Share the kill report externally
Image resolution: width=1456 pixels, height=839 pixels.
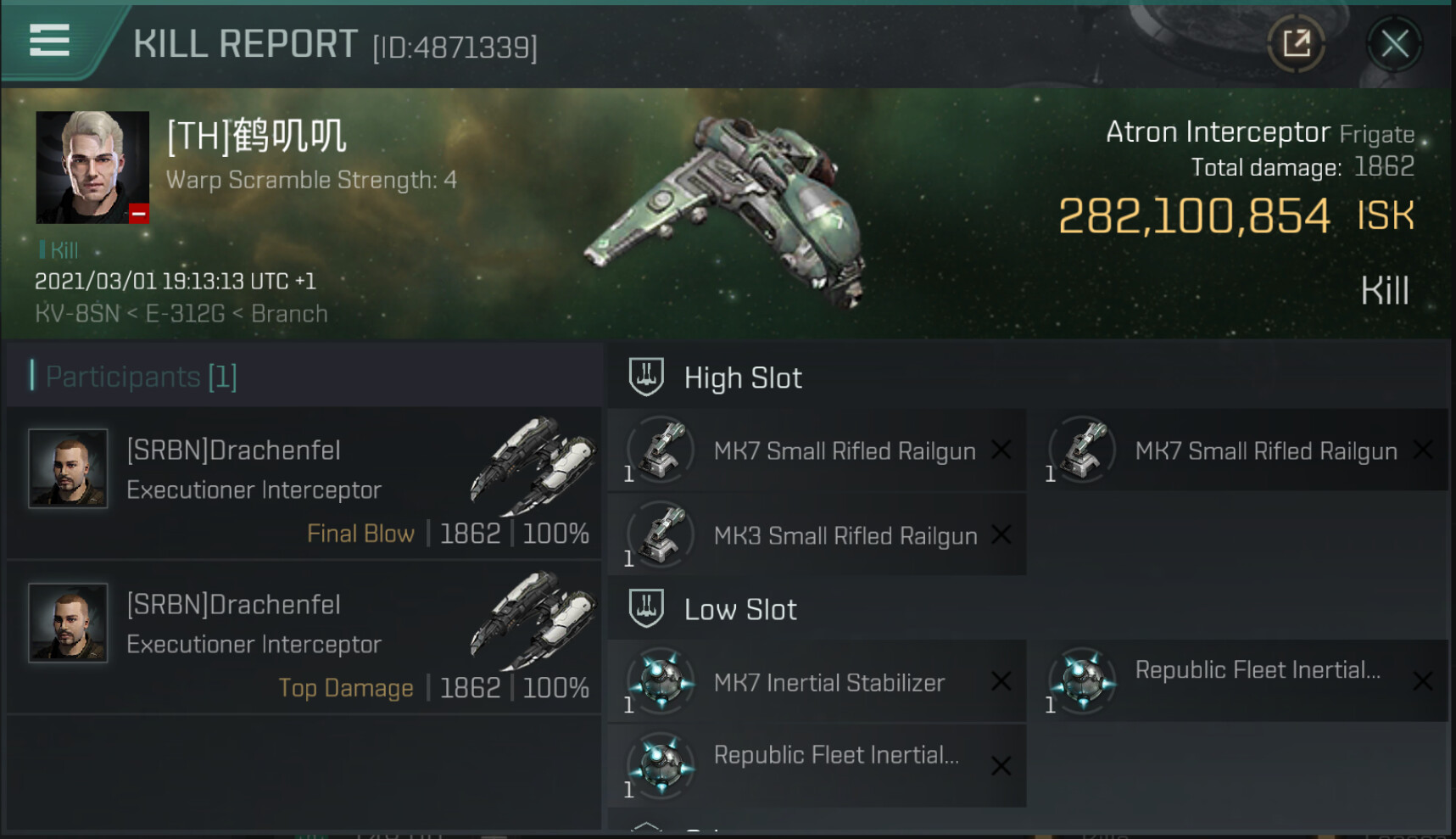tap(1296, 44)
